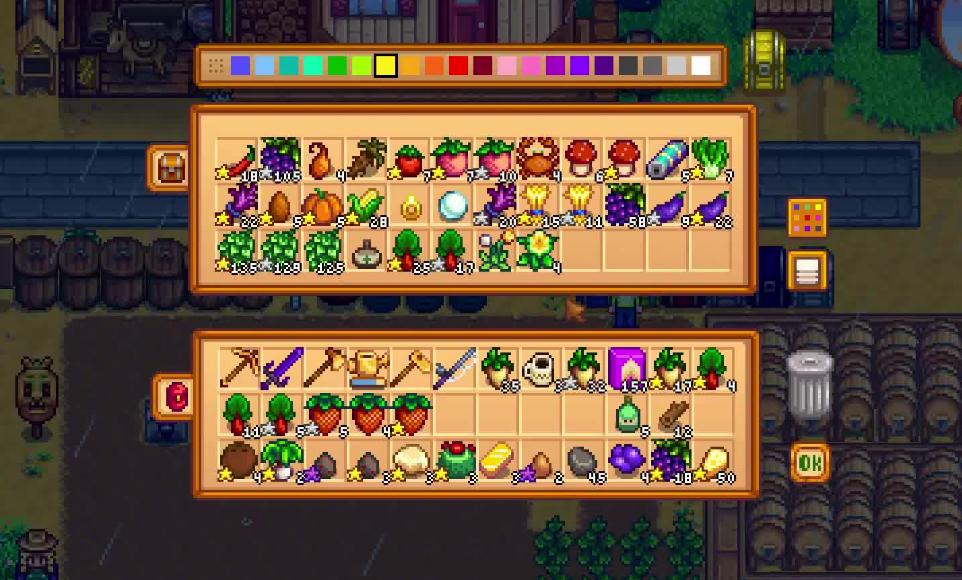Select the bright red color swatch

tap(458, 66)
